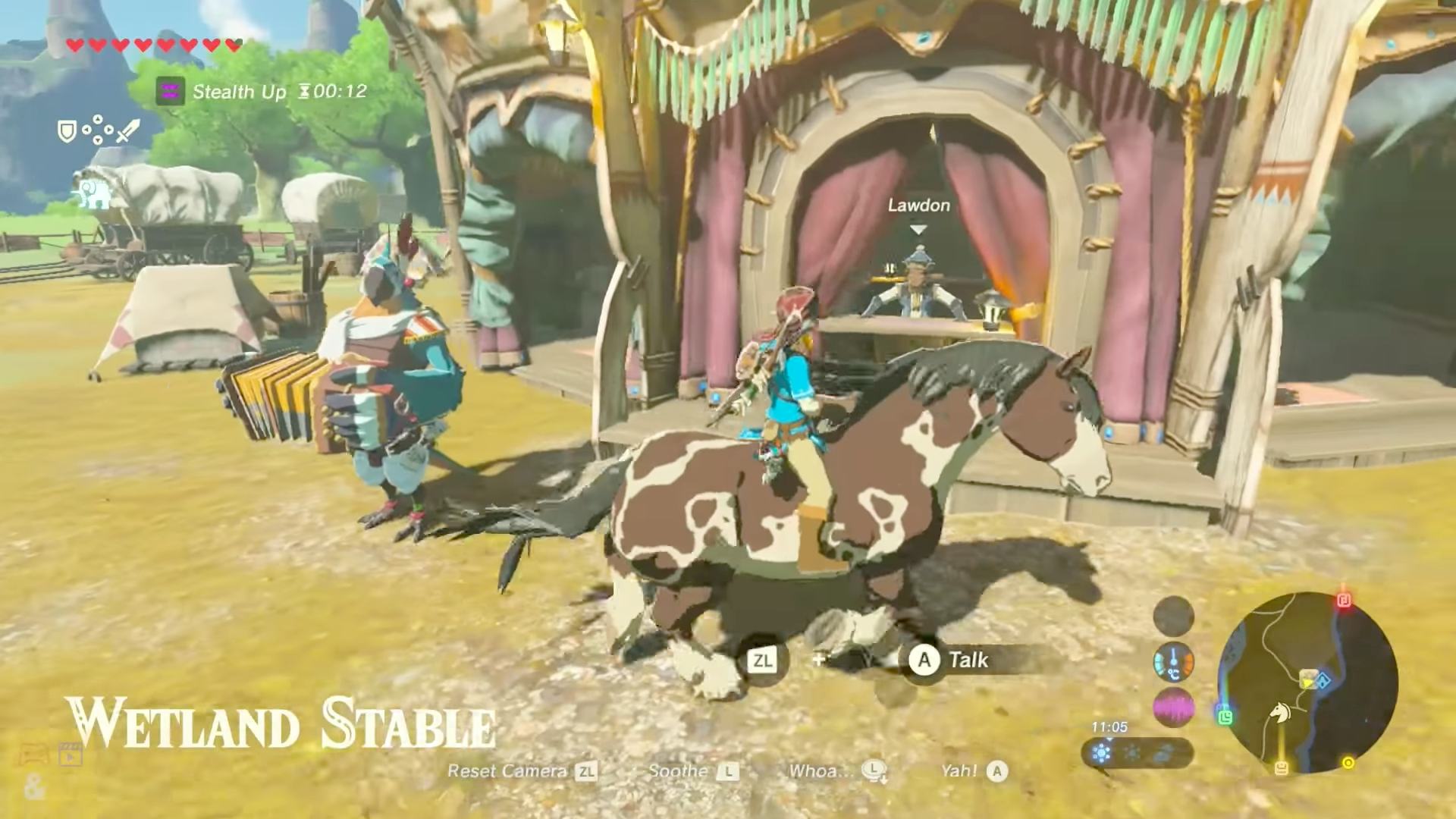The width and height of the screenshot is (1456, 819).
Task: Toggle the green L-stick whistle indicator
Action: coord(1226,719)
